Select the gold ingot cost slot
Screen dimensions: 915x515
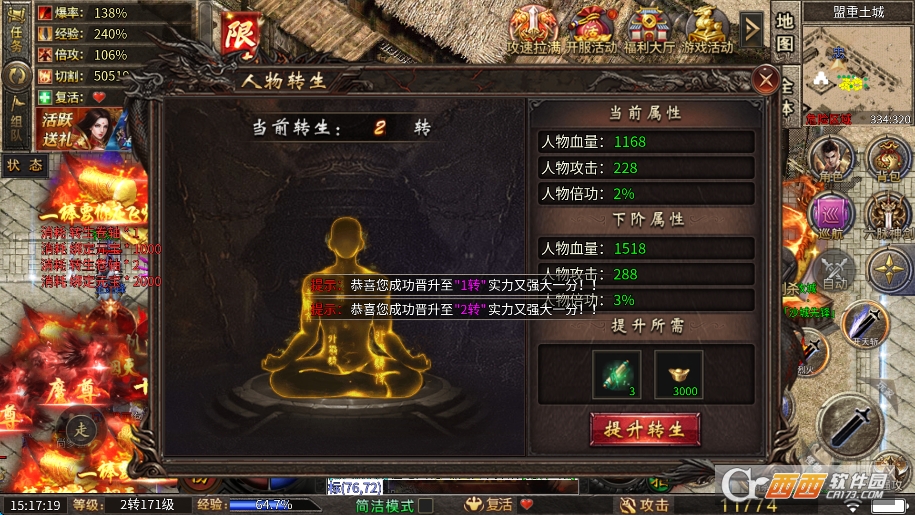click(x=677, y=372)
